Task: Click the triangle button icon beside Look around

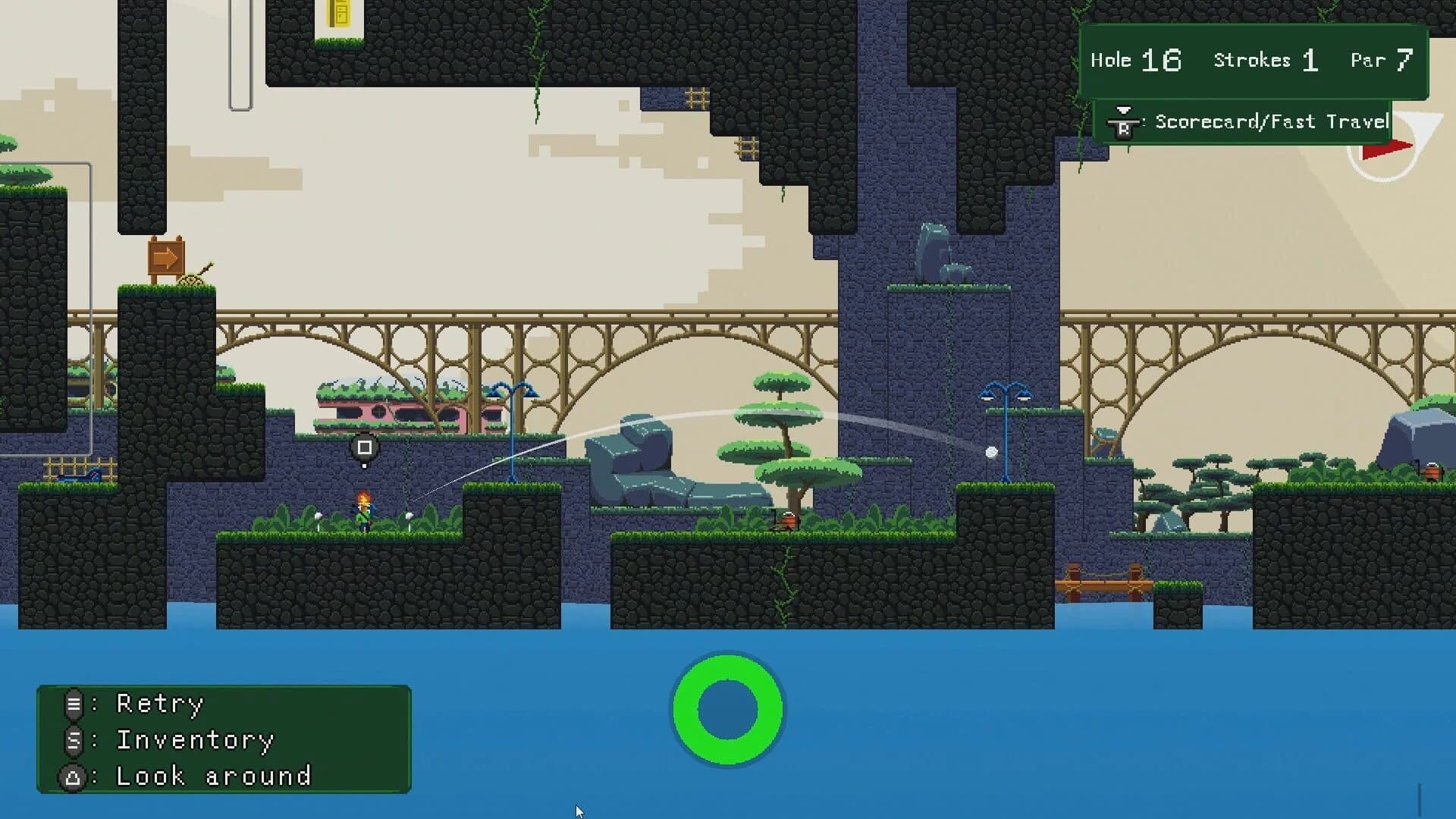Action: click(x=73, y=777)
